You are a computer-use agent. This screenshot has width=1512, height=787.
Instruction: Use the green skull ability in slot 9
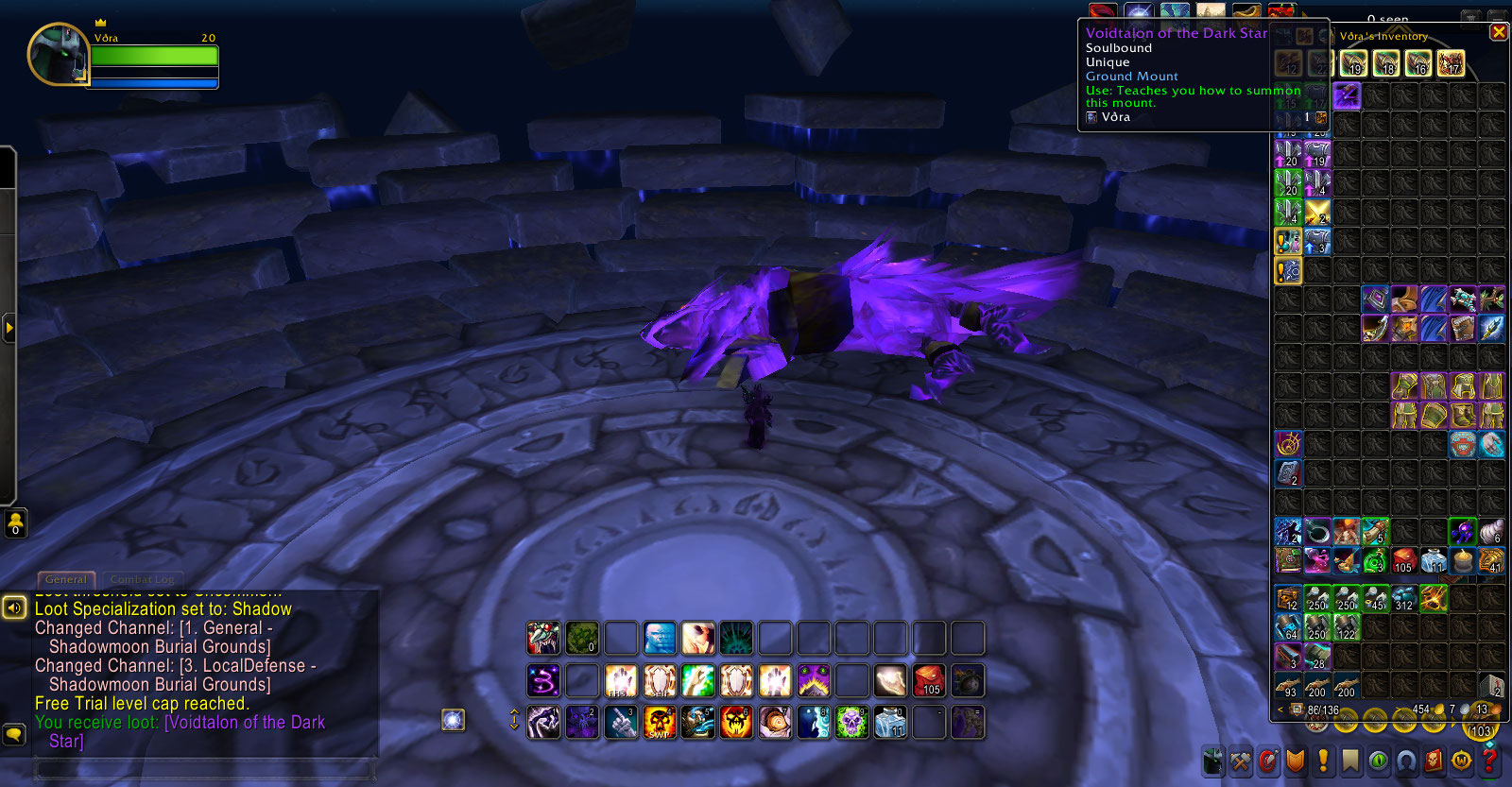[851, 723]
